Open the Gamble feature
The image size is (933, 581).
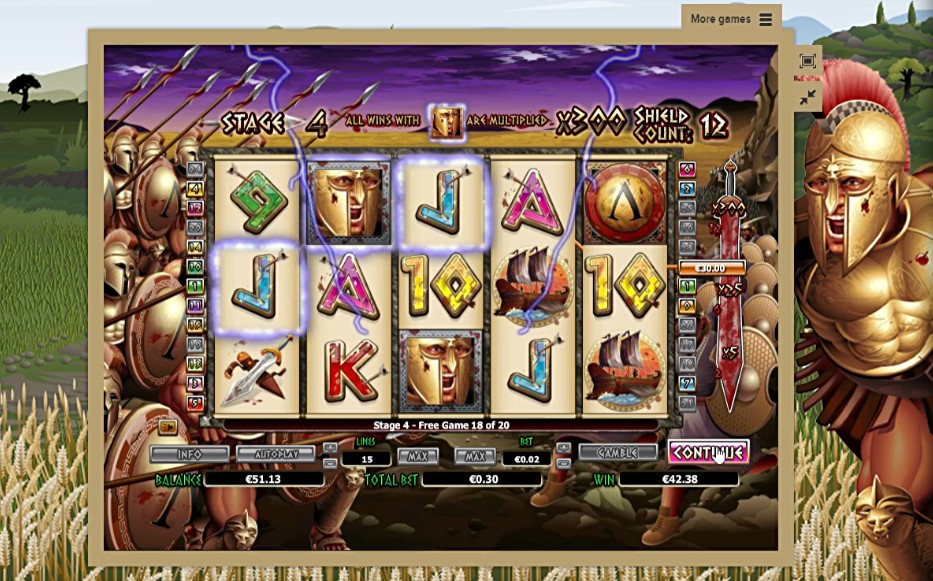coord(617,453)
